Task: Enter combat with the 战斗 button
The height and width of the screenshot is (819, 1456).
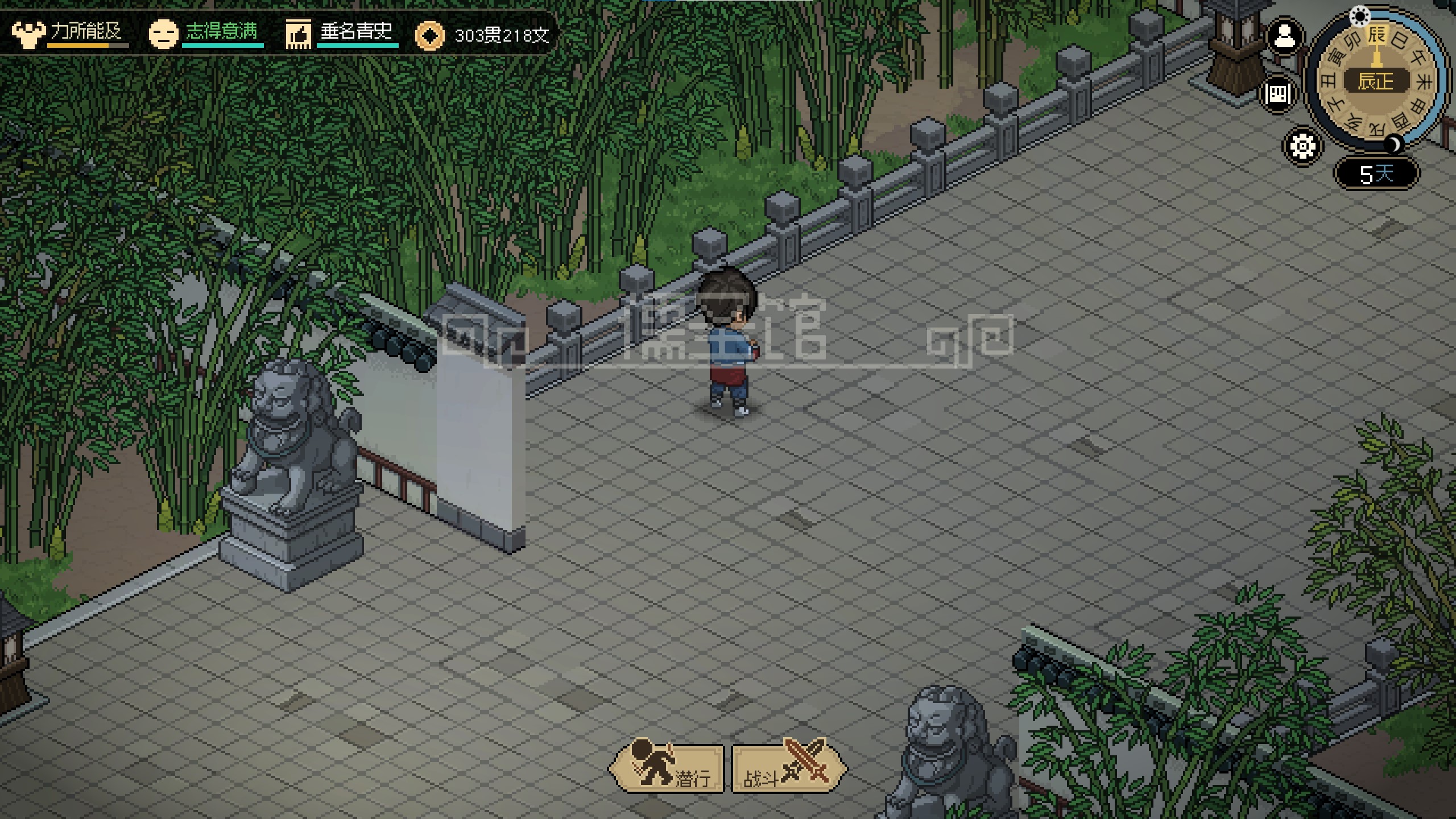Action: point(787,768)
